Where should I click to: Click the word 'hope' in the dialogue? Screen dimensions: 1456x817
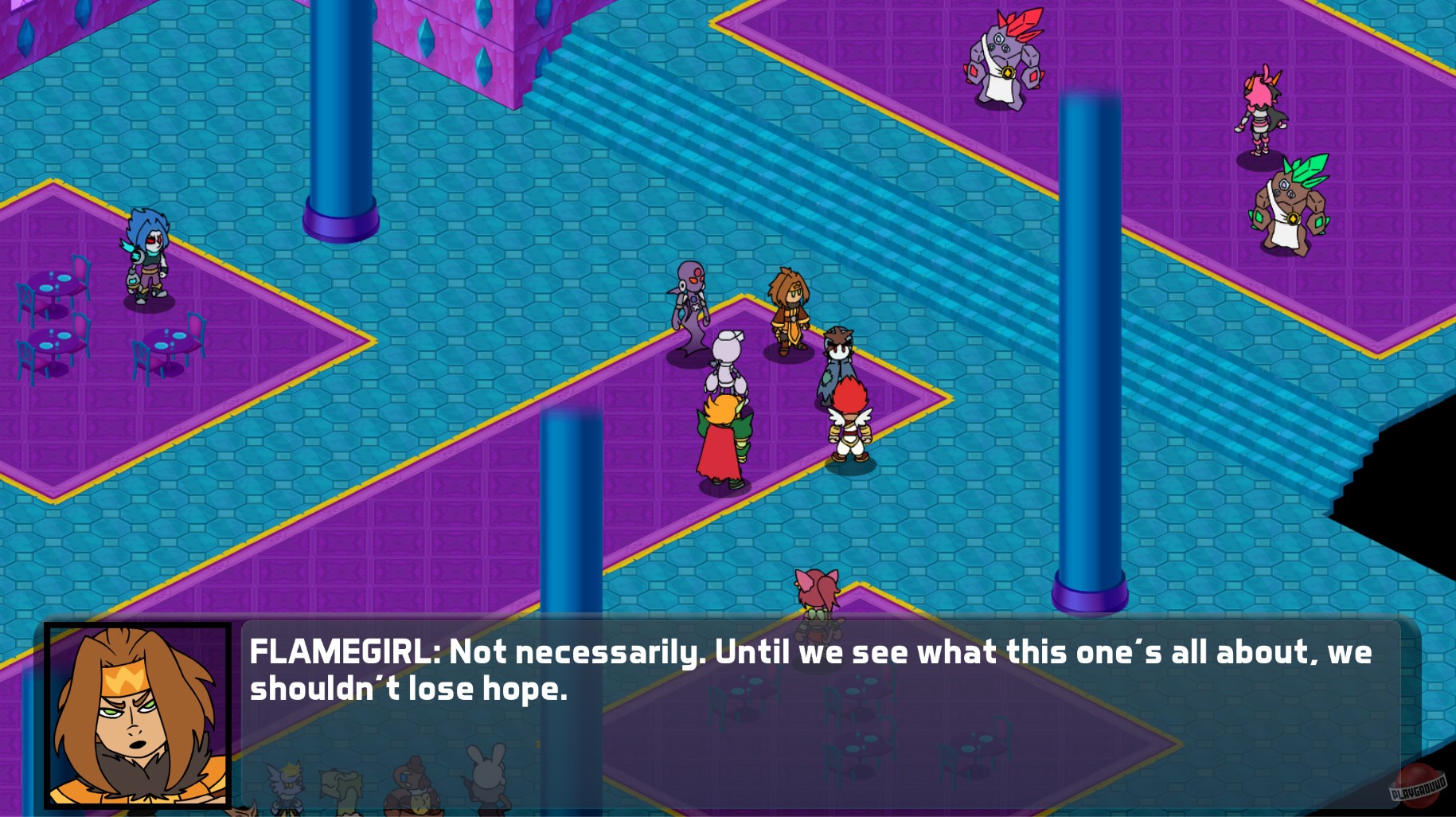coord(525,690)
